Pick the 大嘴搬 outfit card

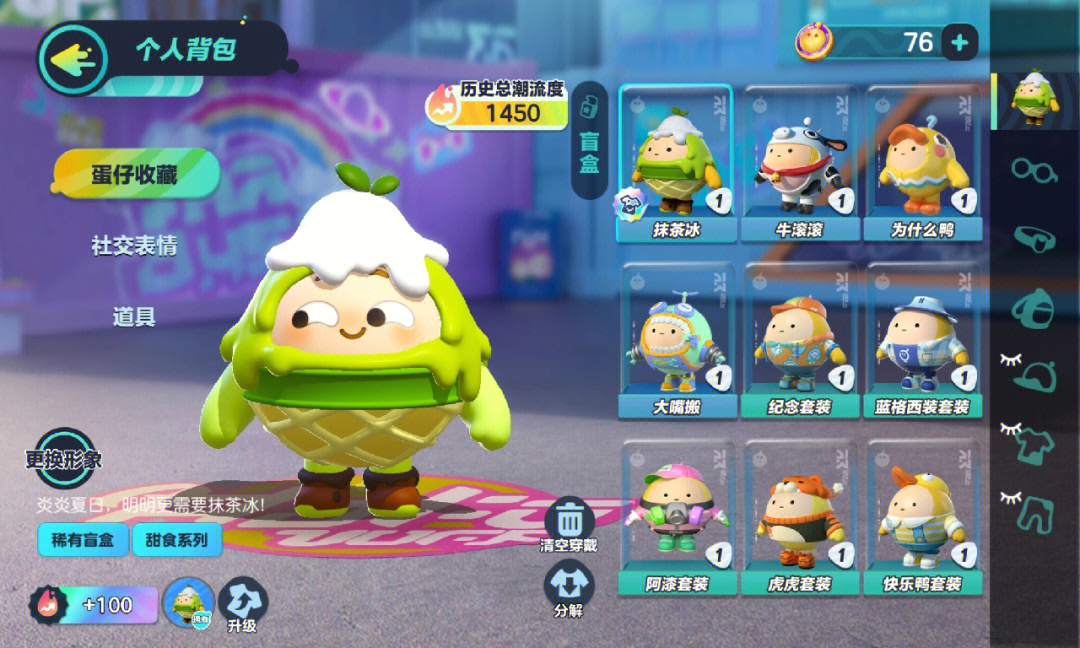676,340
